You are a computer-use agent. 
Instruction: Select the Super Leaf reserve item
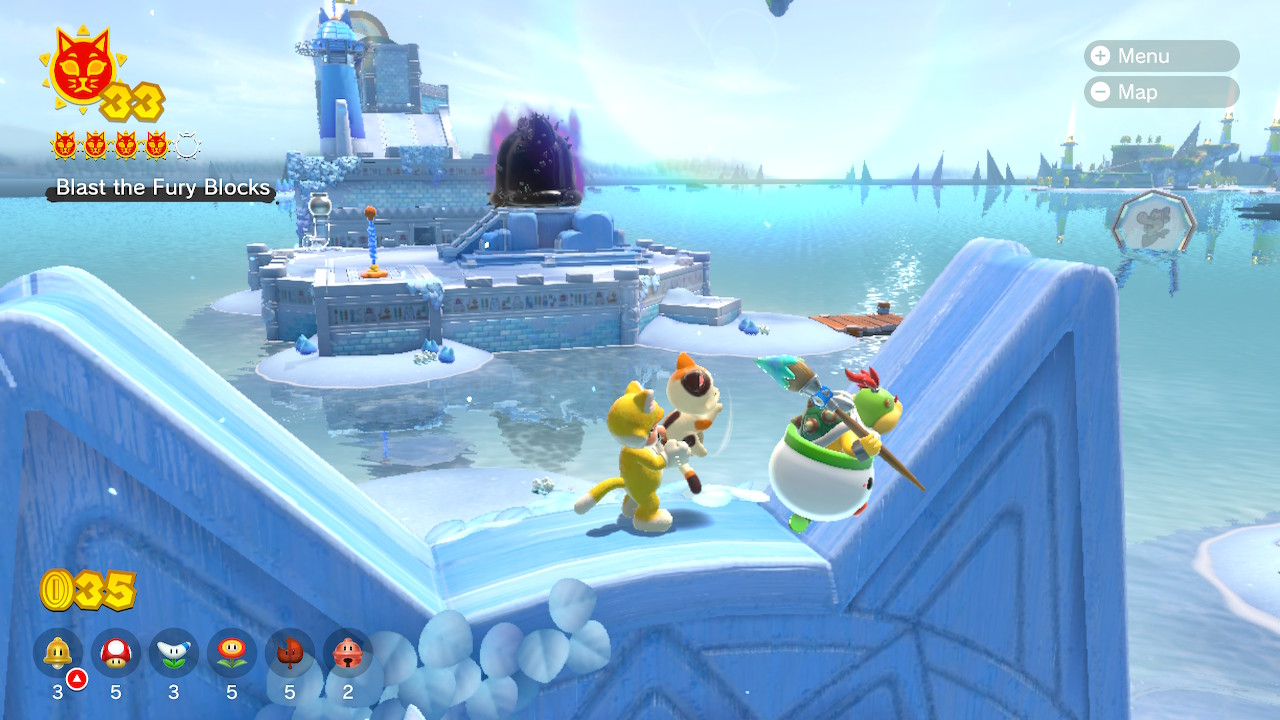click(290, 653)
